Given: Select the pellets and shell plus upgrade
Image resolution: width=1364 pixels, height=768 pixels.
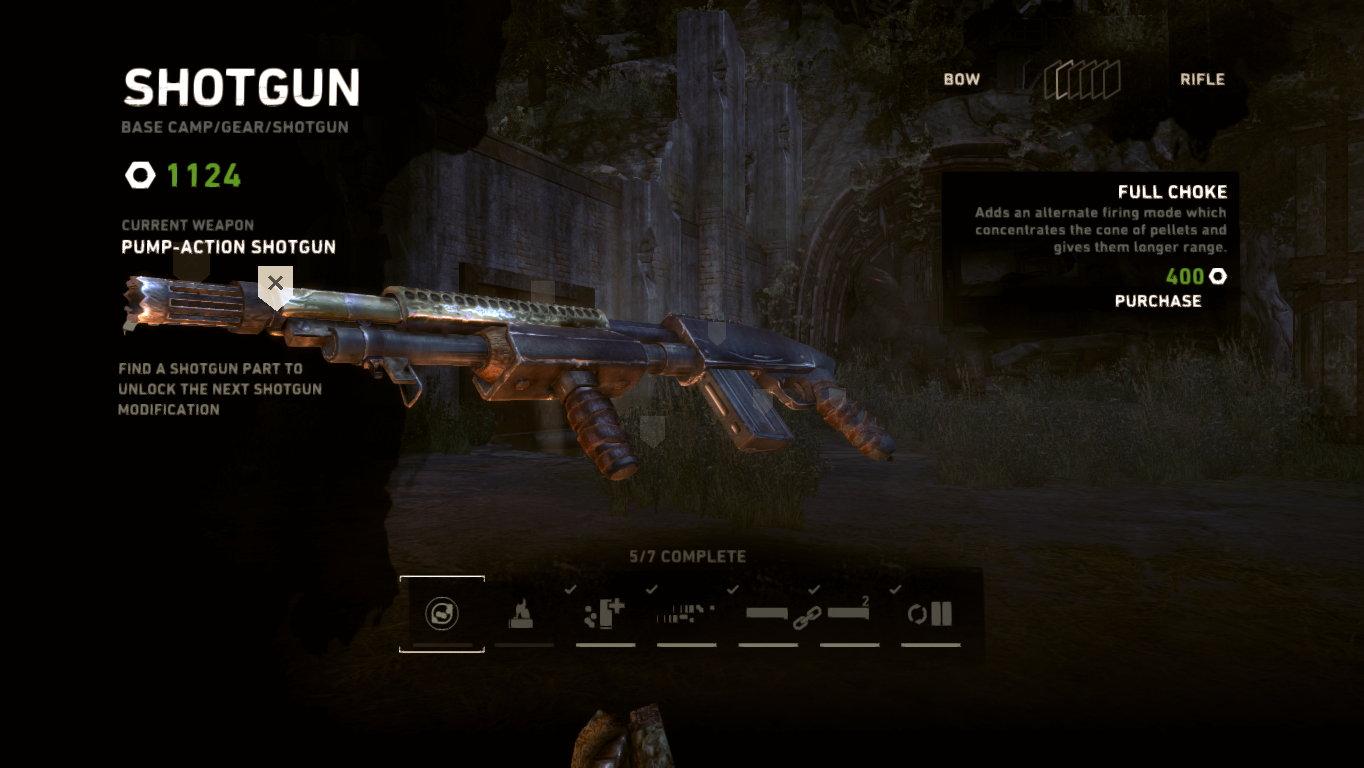Looking at the screenshot, I should point(605,614).
